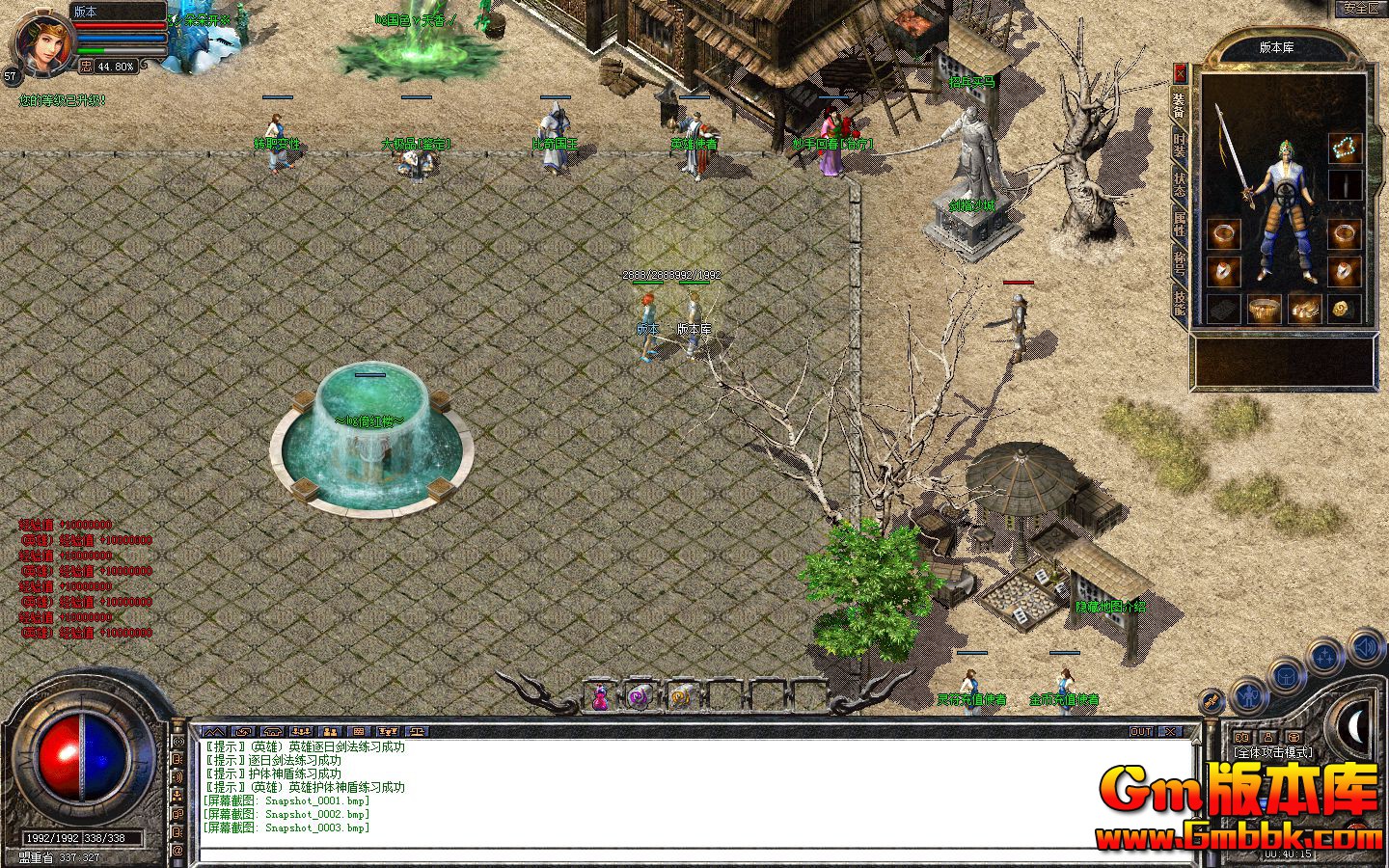The height and width of the screenshot is (868, 1389).
Task: Click the @ icon beside the chat panel
Action: click(x=179, y=845)
